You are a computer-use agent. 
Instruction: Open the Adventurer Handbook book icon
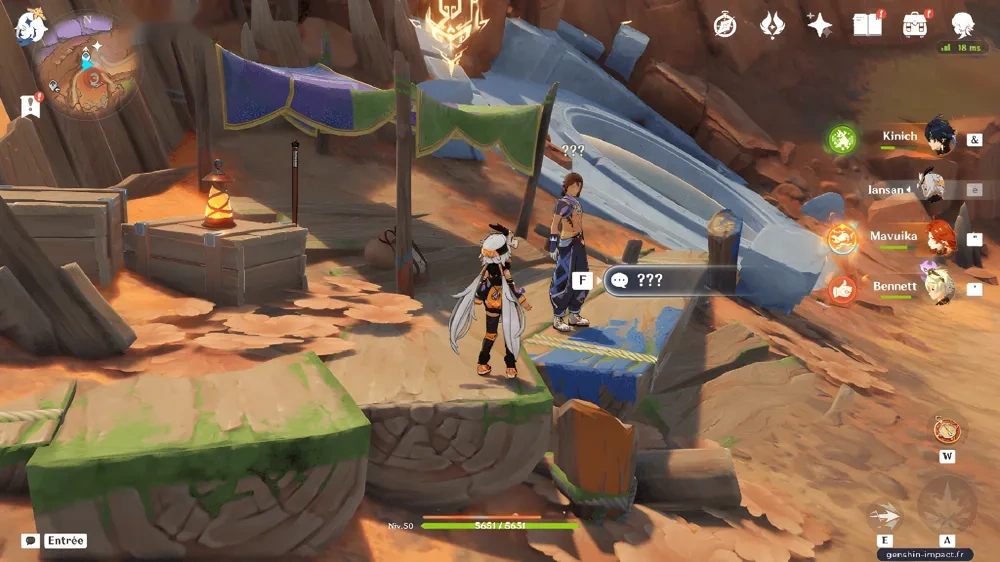[x=866, y=25]
